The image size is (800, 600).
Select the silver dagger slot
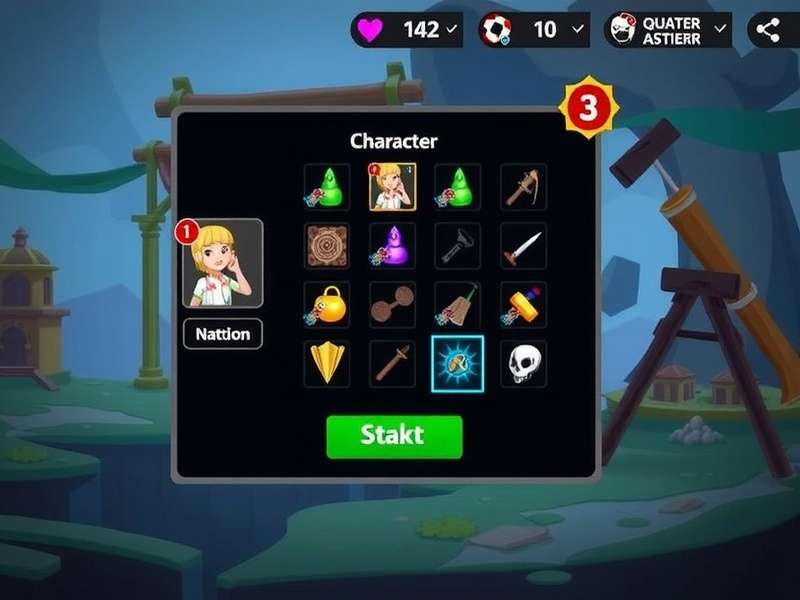click(523, 245)
